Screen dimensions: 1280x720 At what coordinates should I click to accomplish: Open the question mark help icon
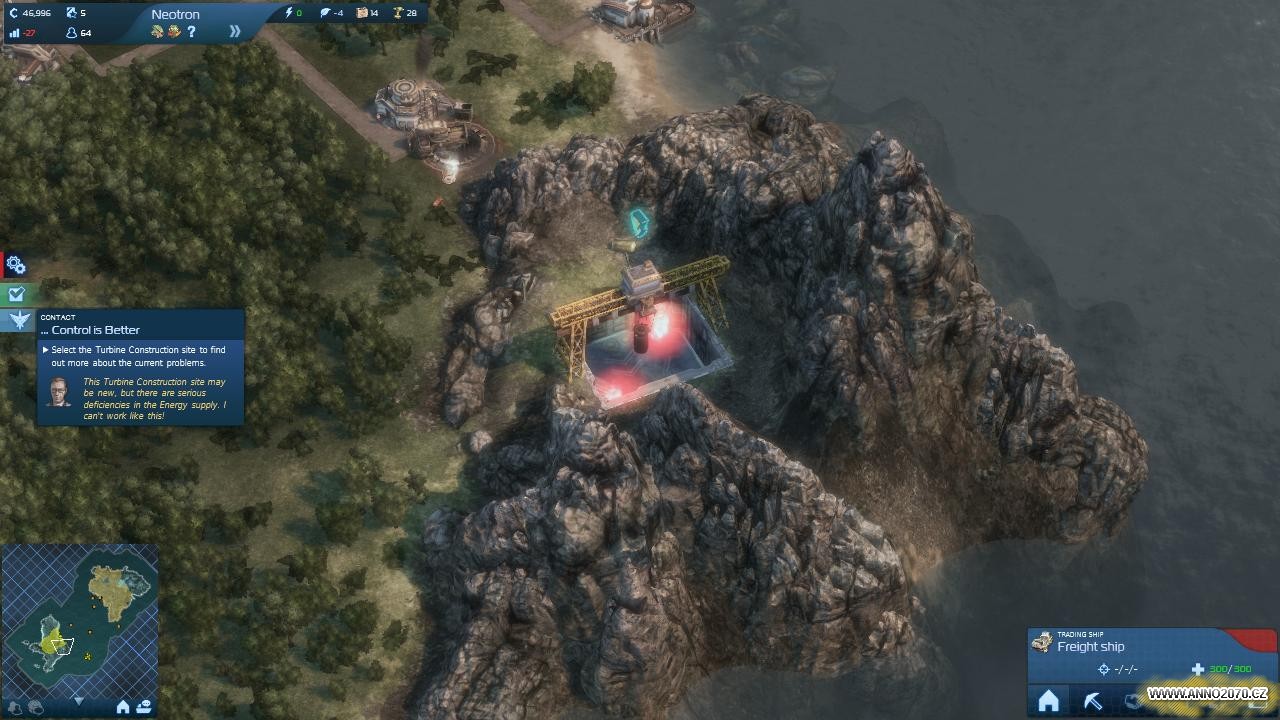[x=191, y=31]
